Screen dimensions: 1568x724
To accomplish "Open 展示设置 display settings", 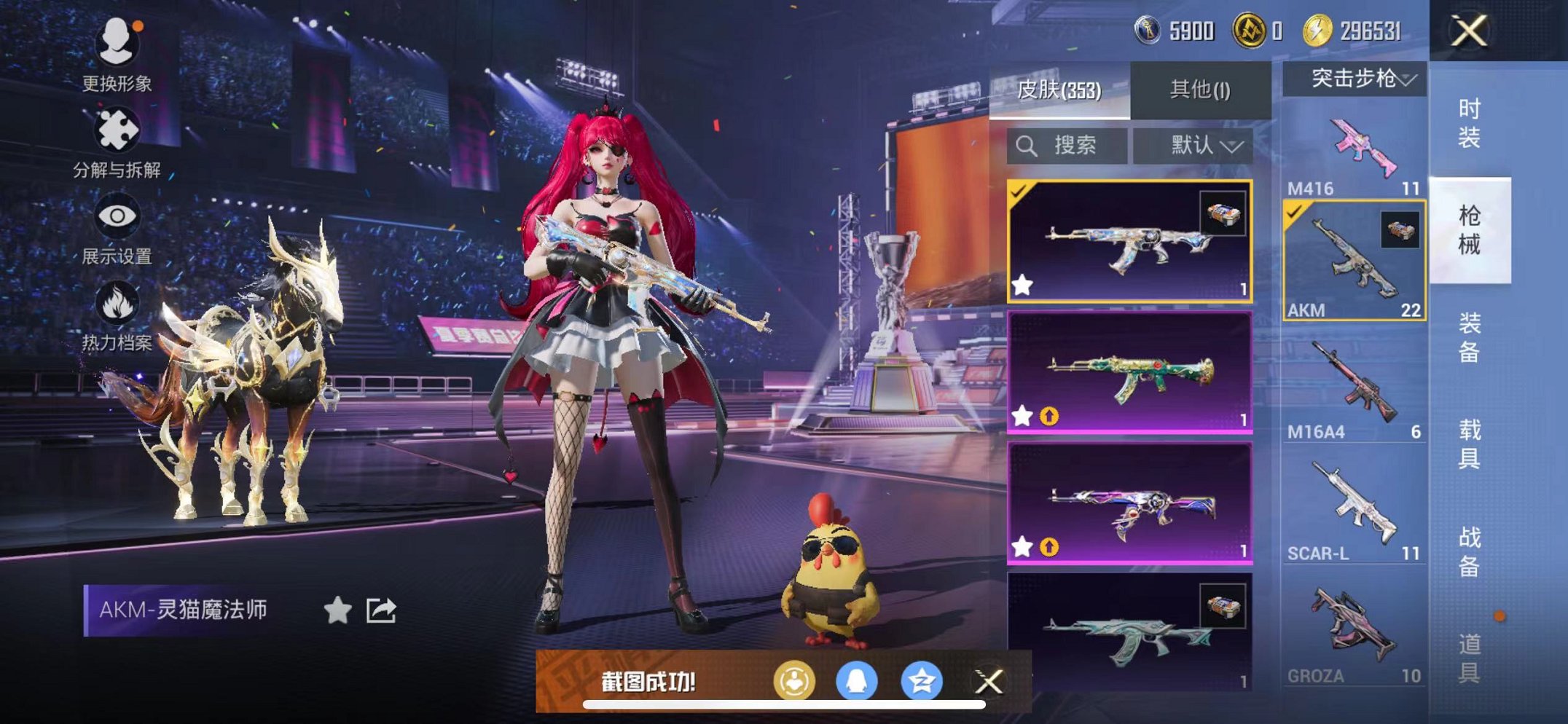I will (x=117, y=216).
